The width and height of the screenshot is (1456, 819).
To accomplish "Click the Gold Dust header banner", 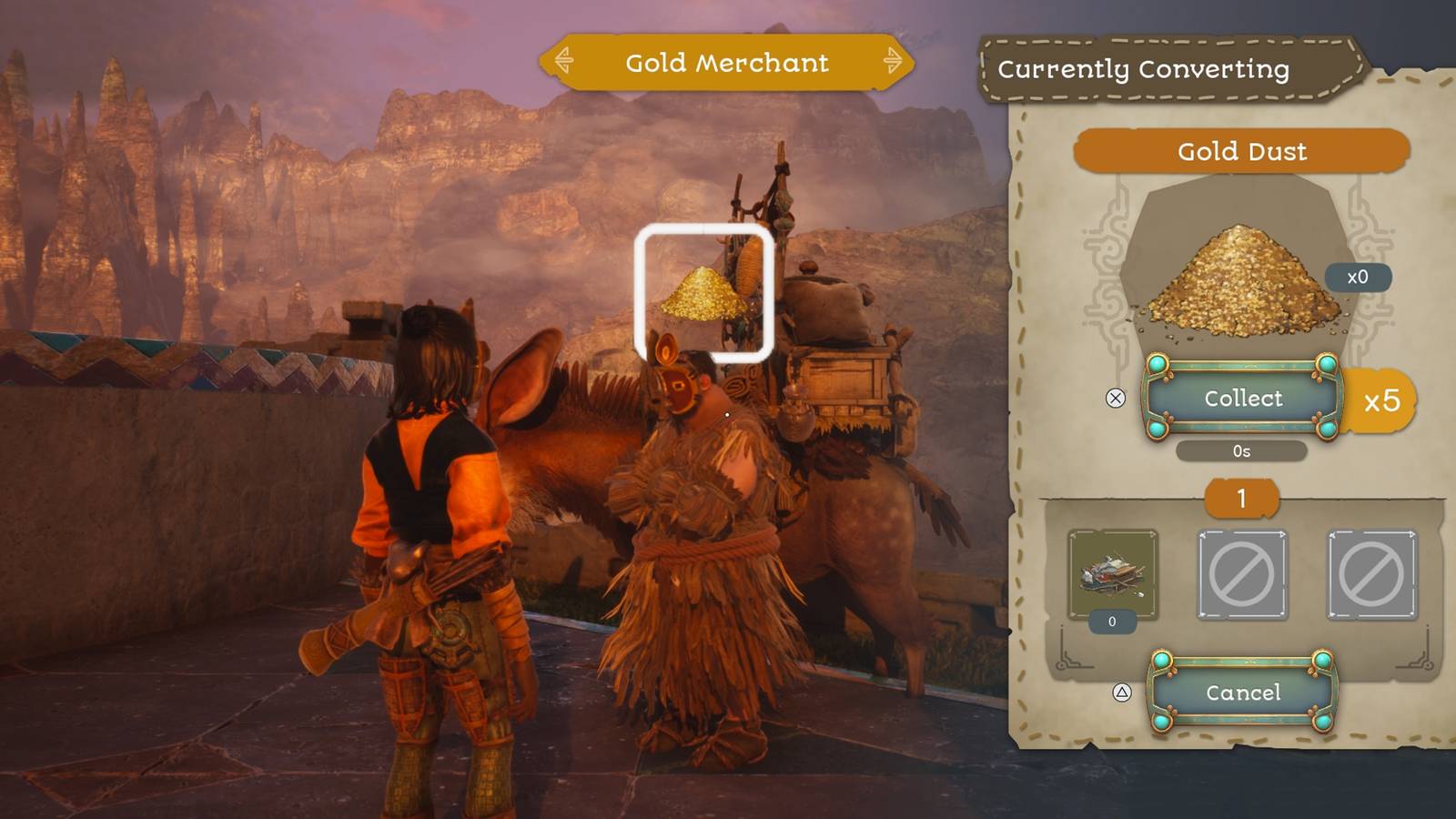I will point(1242,152).
